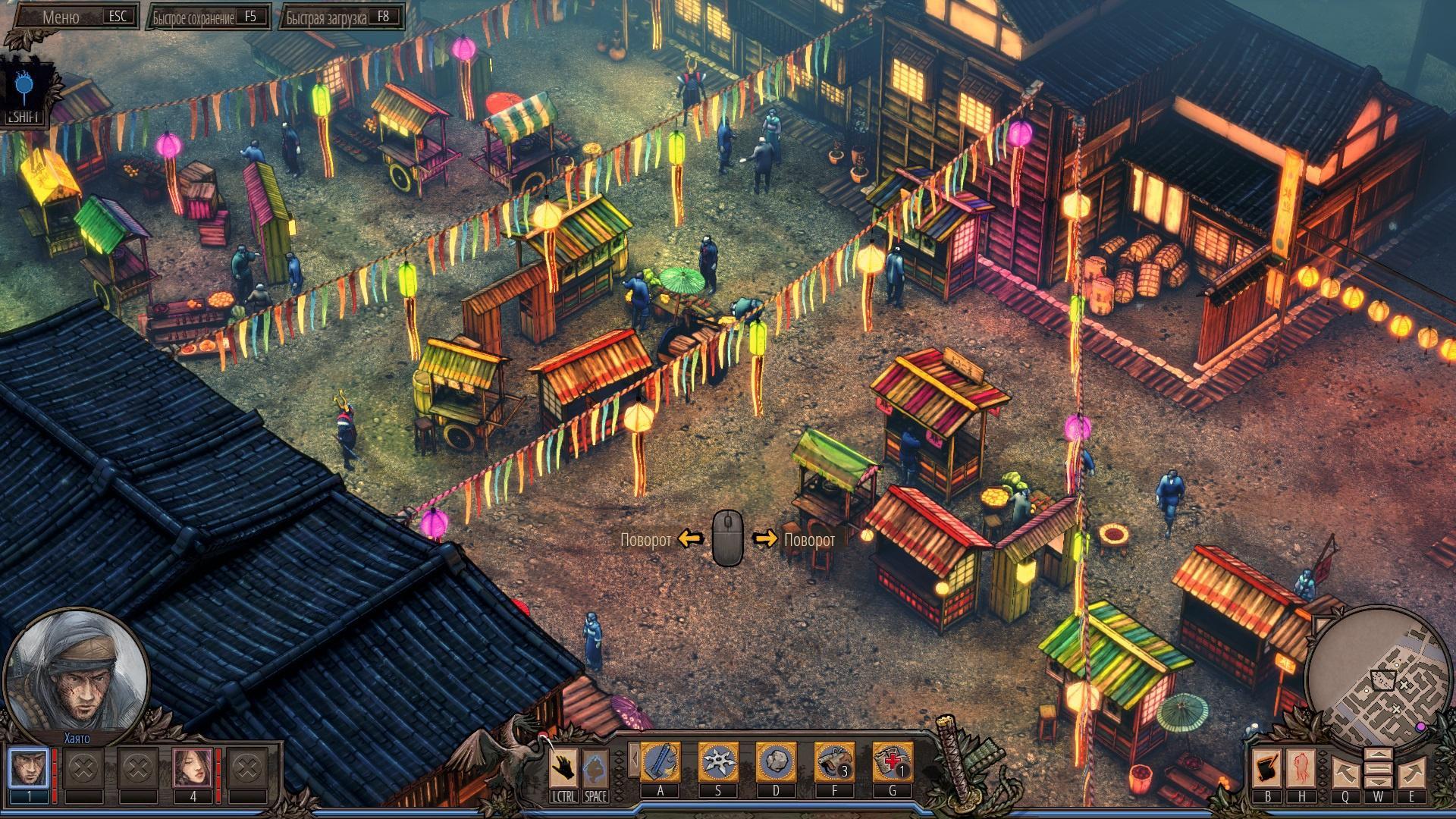Select Hayato's small portrait slot

(28, 767)
